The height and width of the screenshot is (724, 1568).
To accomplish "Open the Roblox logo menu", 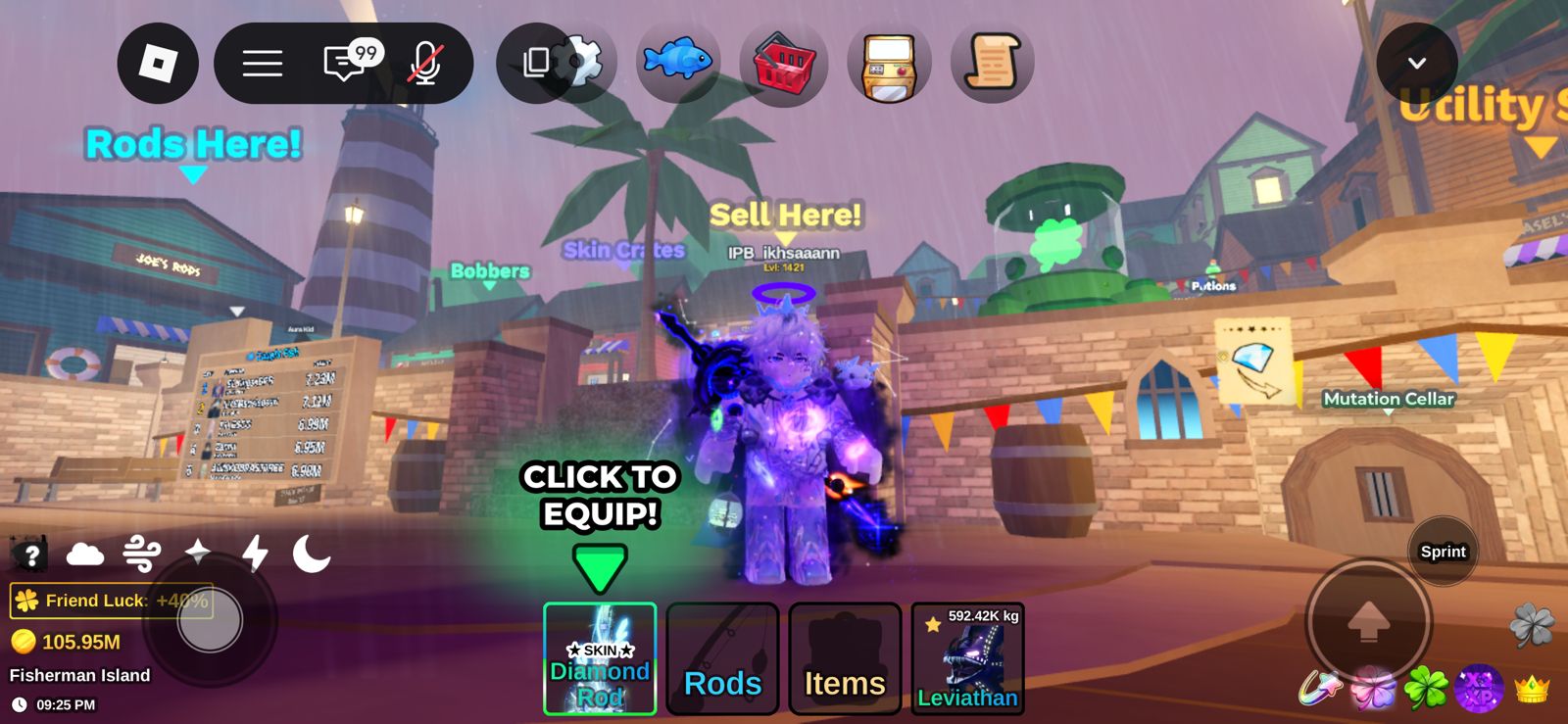I will (x=158, y=64).
